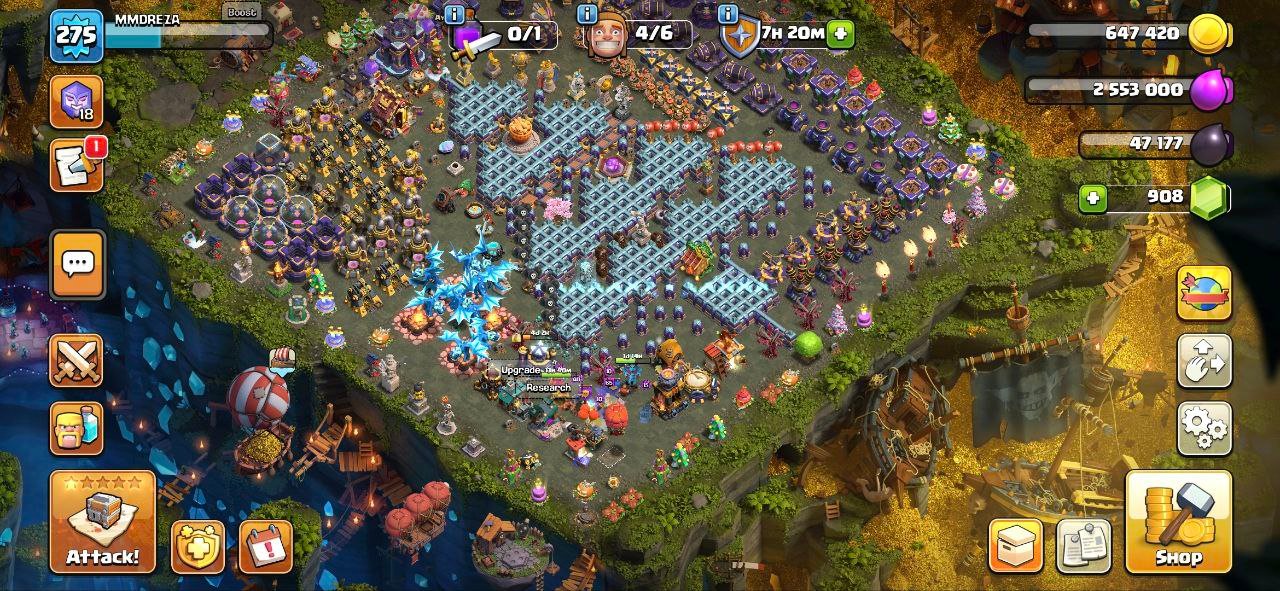Open the golden shield plus button

[x=198, y=547]
